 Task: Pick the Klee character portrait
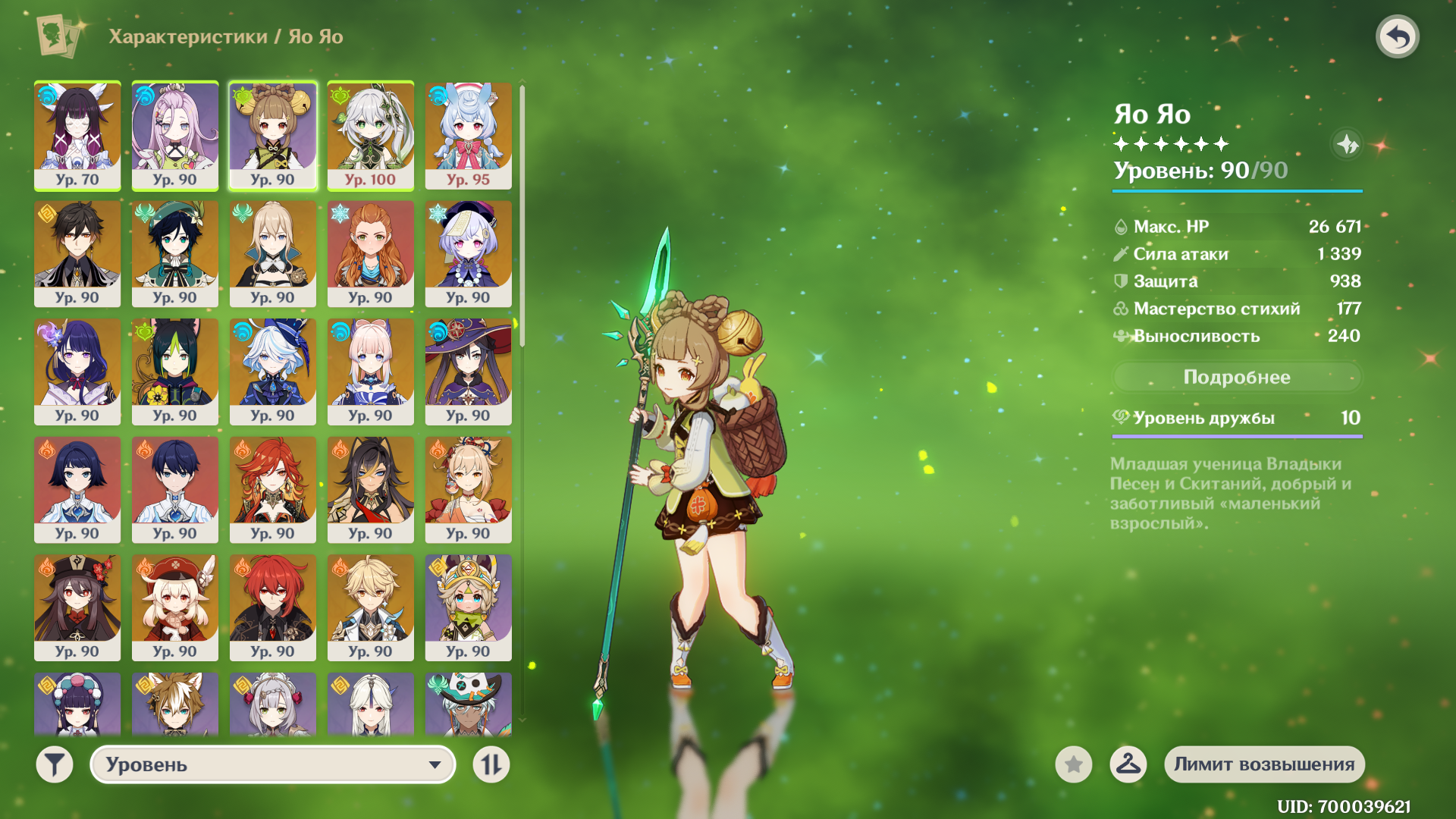pyautogui.click(x=175, y=607)
